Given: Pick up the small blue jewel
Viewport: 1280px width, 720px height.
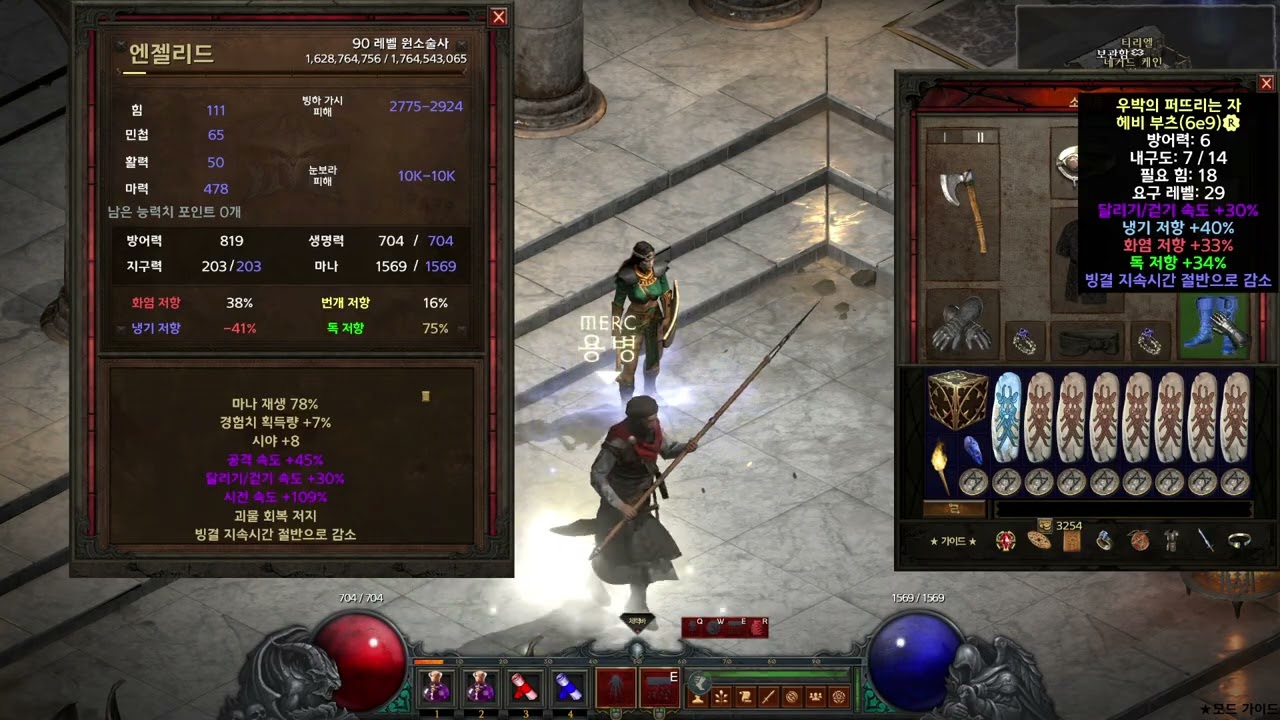Looking at the screenshot, I should (x=972, y=451).
